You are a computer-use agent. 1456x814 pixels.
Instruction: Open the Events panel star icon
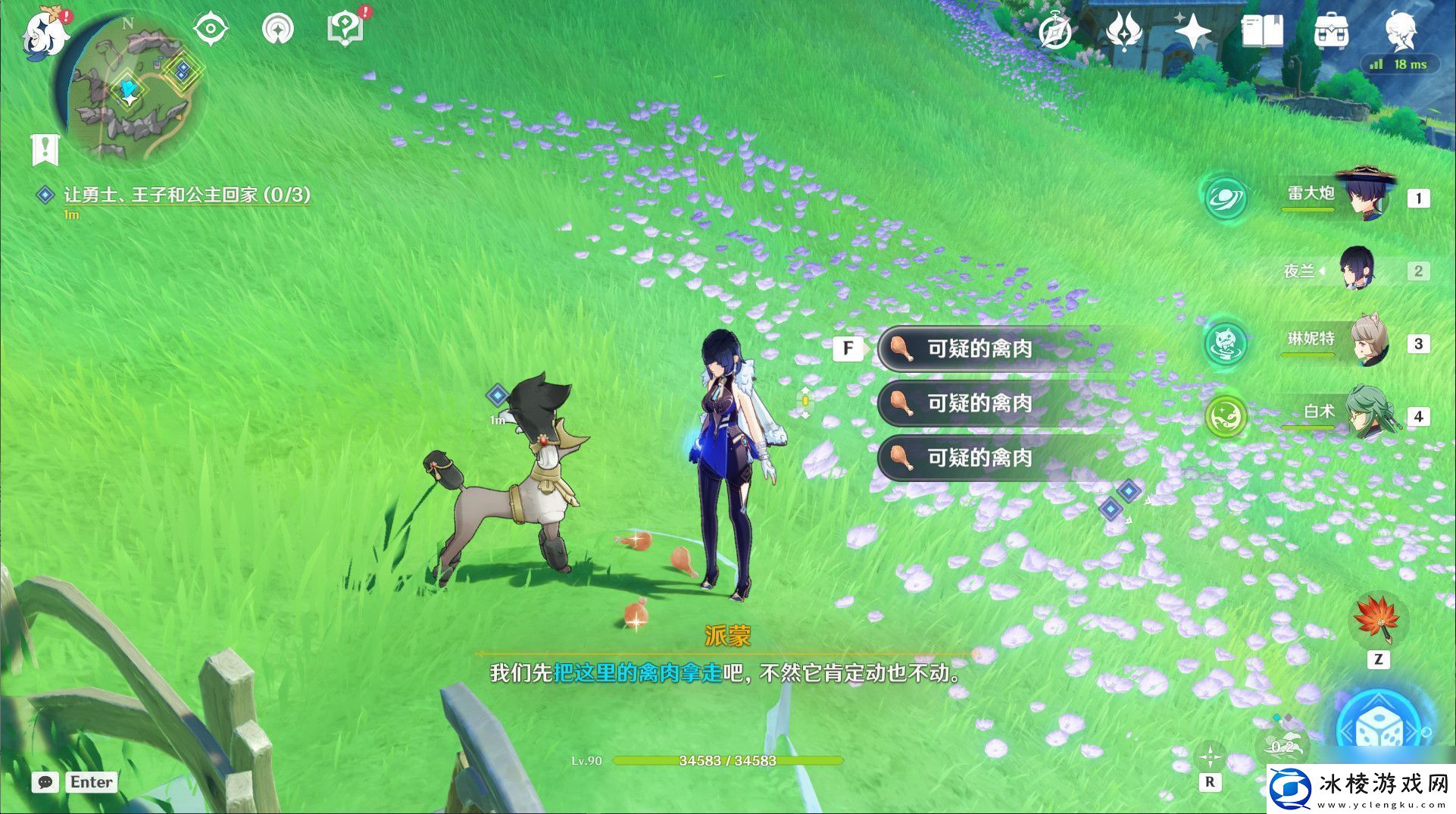click(x=1195, y=32)
